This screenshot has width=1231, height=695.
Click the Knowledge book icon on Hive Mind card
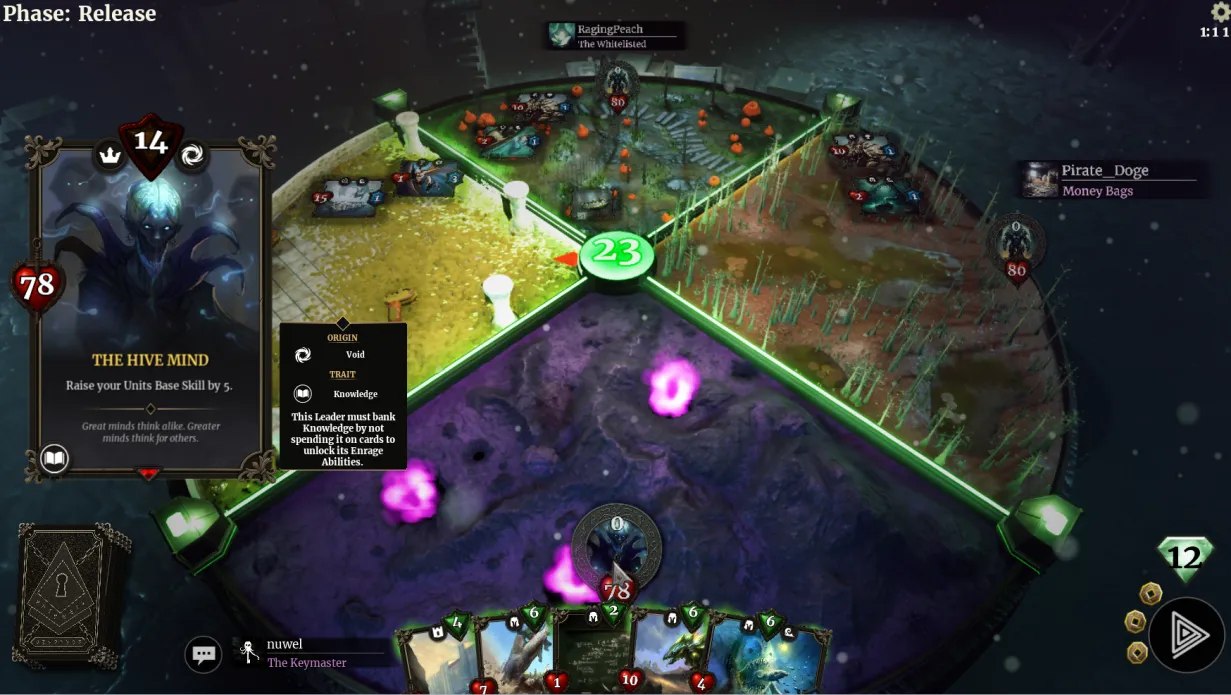55,459
